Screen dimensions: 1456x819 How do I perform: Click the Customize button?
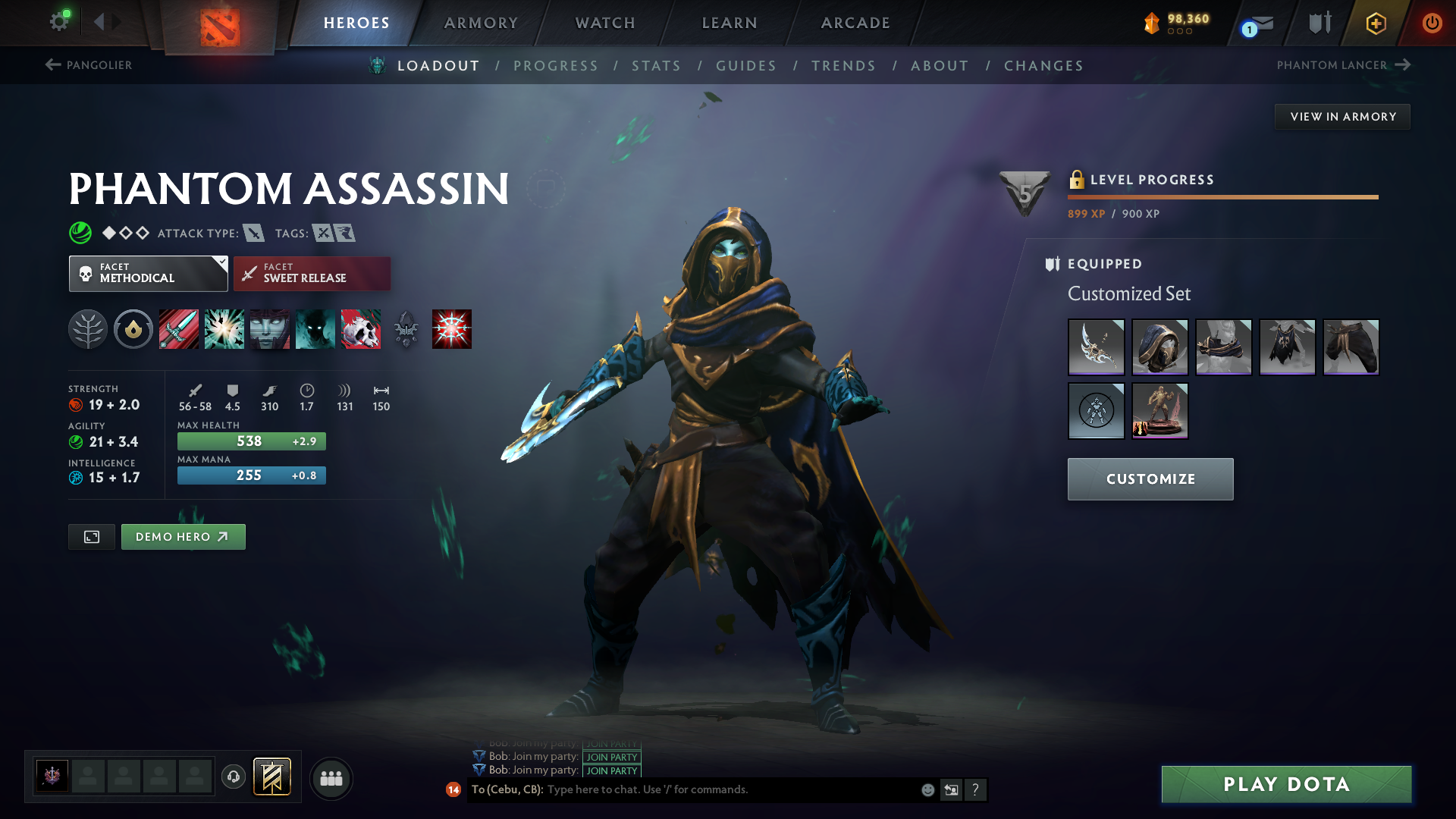(x=1150, y=479)
